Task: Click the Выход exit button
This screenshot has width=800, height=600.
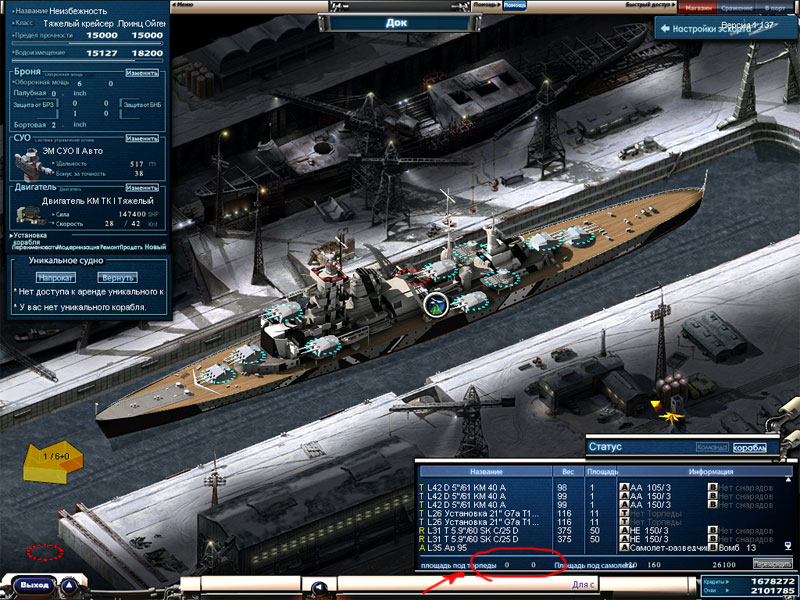Action: [34, 584]
